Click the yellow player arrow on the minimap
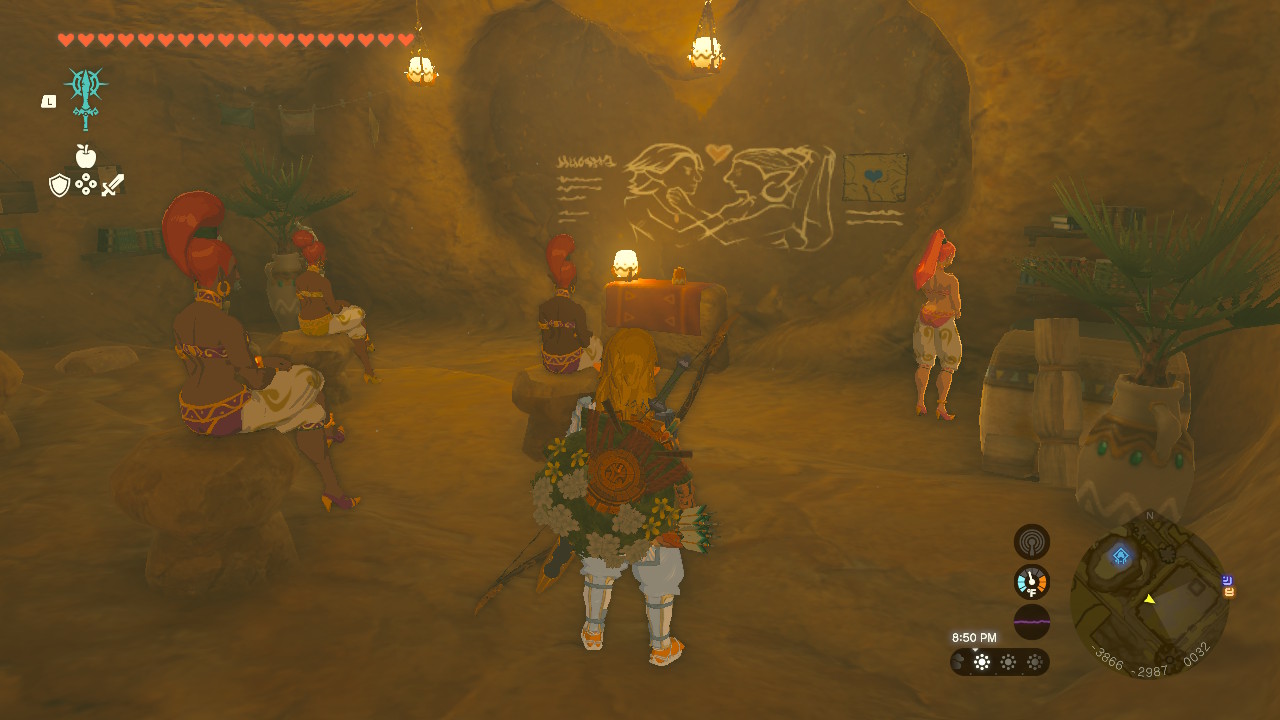1280x720 pixels. 1150,599
